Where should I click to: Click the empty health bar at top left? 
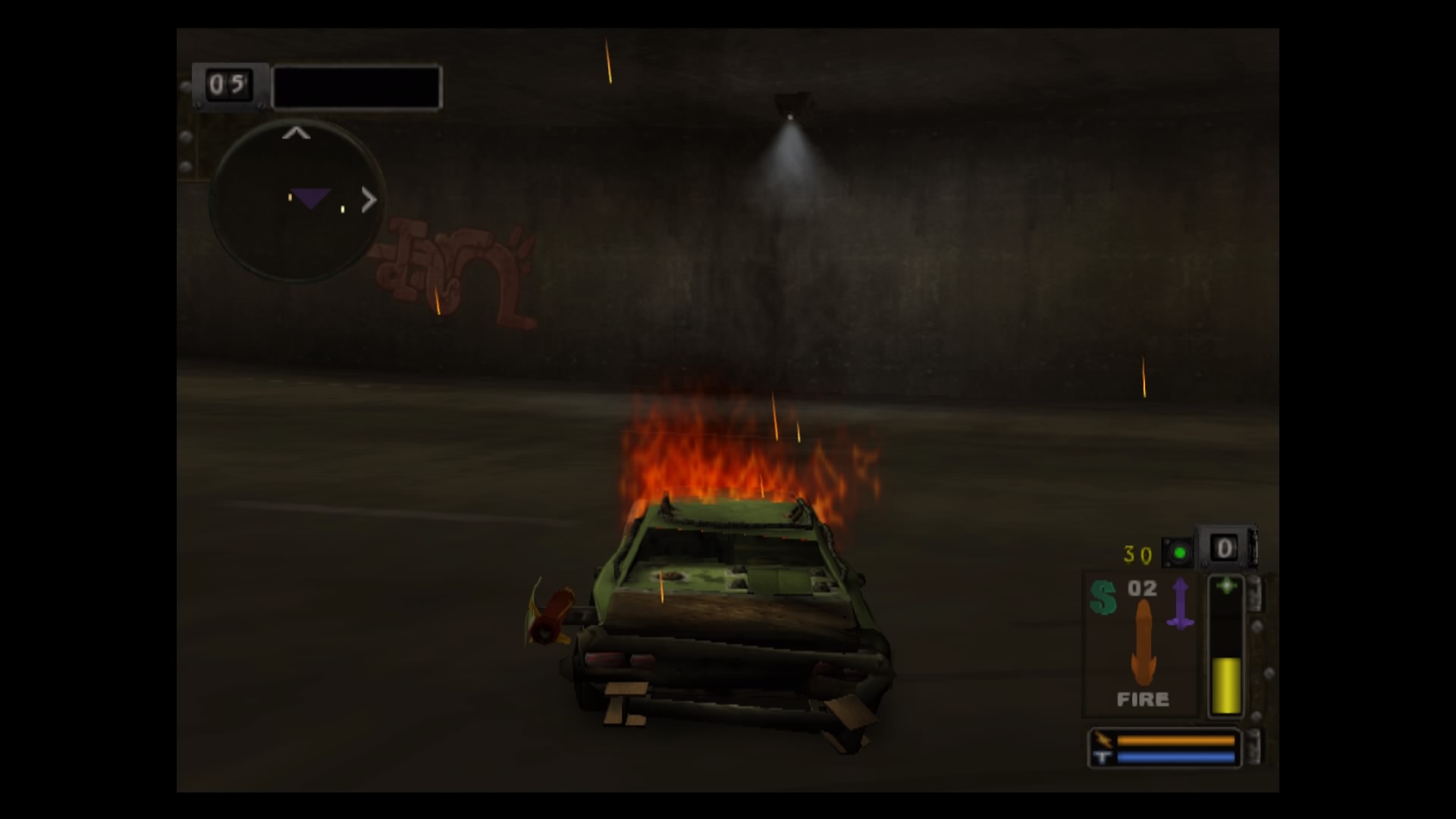point(356,86)
